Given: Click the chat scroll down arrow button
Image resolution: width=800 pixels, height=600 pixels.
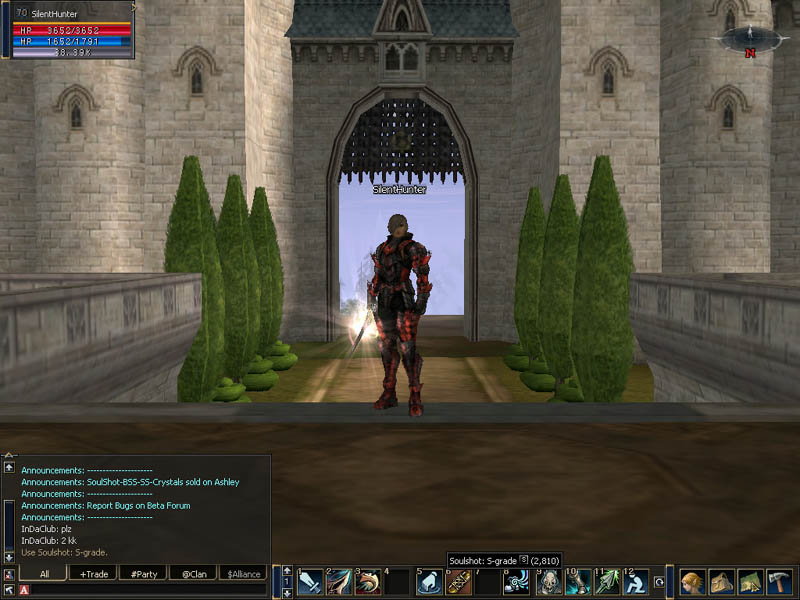Looking at the screenshot, I should coord(9,557).
